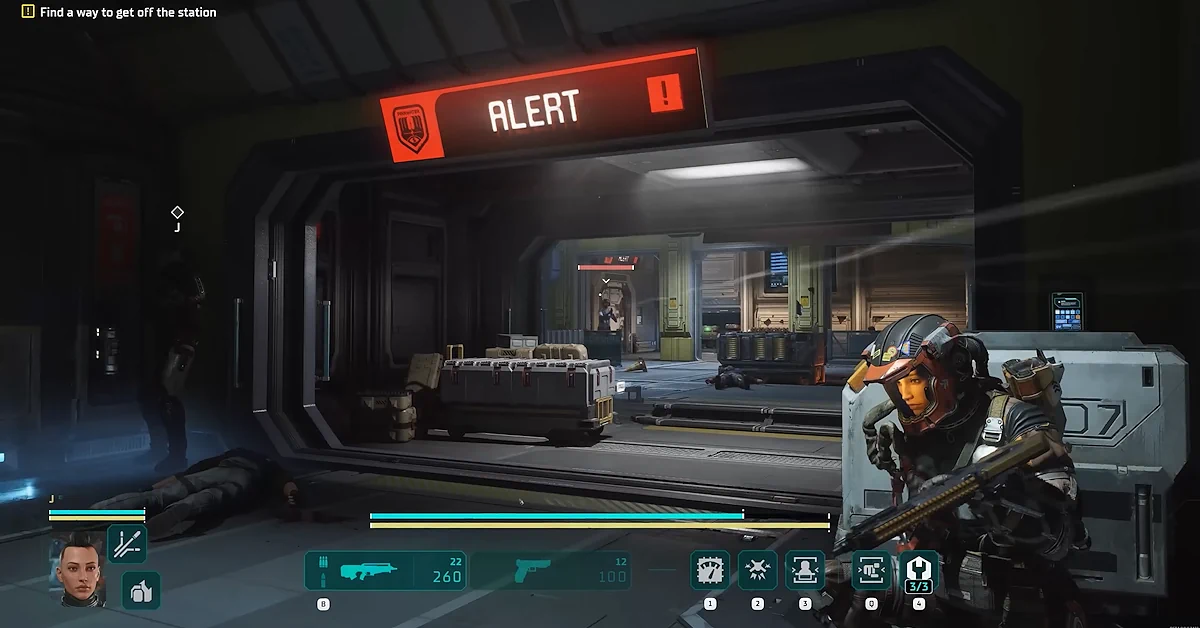The width and height of the screenshot is (1200, 628).
Task: Select the bullet and knife icon
Action: click(127, 544)
